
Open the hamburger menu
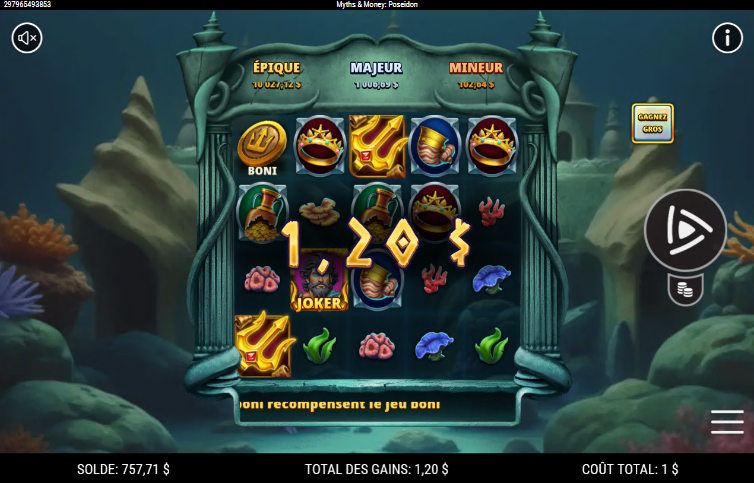click(727, 422)
